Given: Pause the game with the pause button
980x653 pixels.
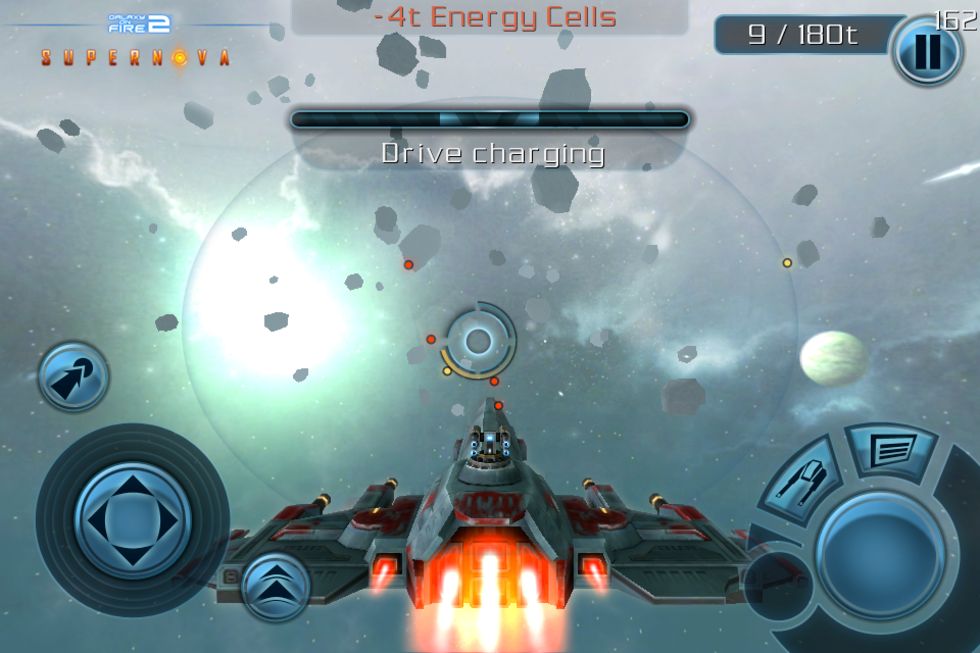Looking at the screenshot, I should pos(926,50).
